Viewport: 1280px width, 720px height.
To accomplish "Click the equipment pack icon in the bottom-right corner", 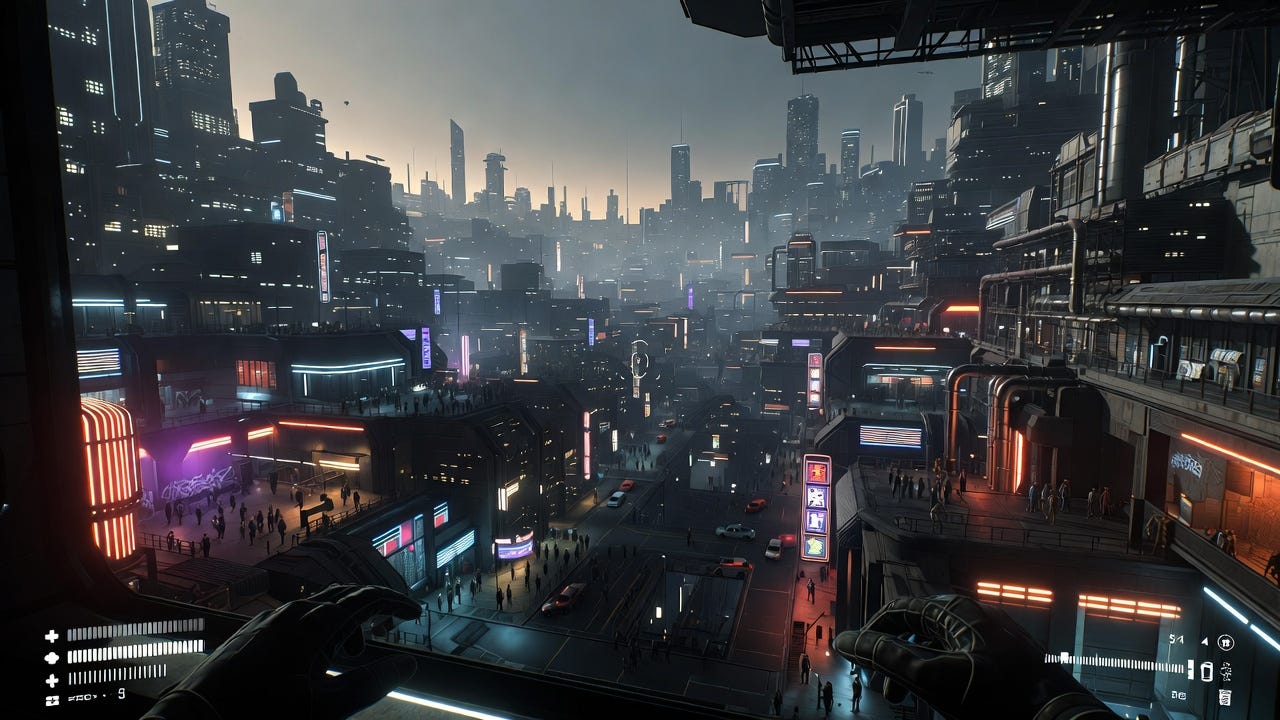I will [x=1225, y=696].
